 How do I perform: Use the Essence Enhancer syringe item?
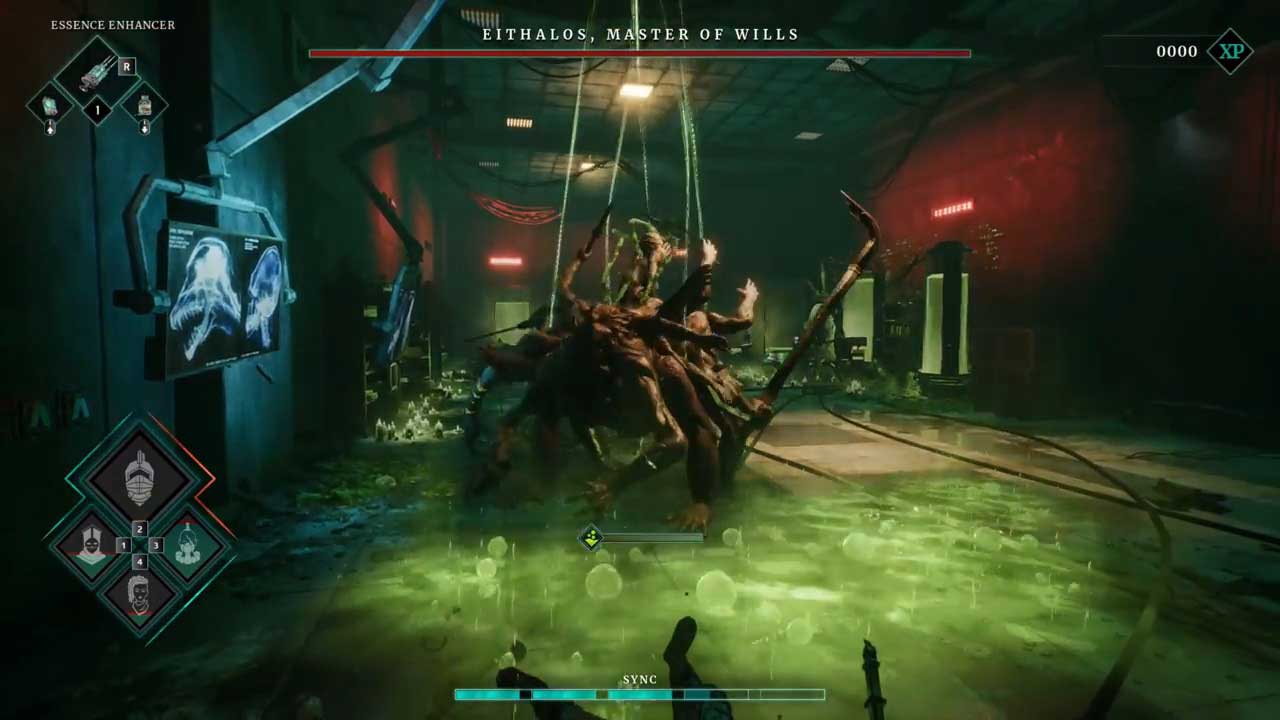tap(97, 72)
